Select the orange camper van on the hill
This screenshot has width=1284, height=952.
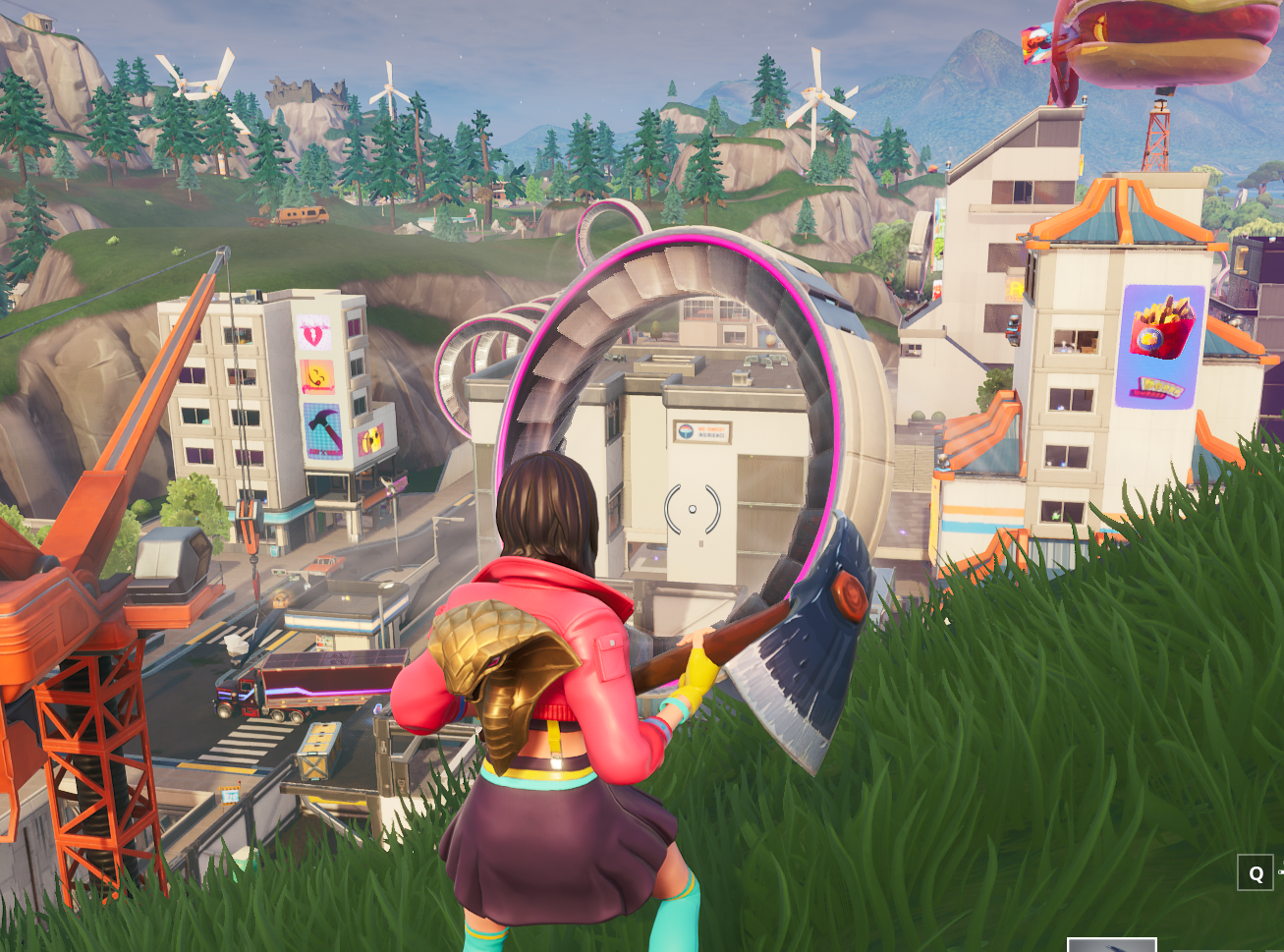tap(300, 218)
